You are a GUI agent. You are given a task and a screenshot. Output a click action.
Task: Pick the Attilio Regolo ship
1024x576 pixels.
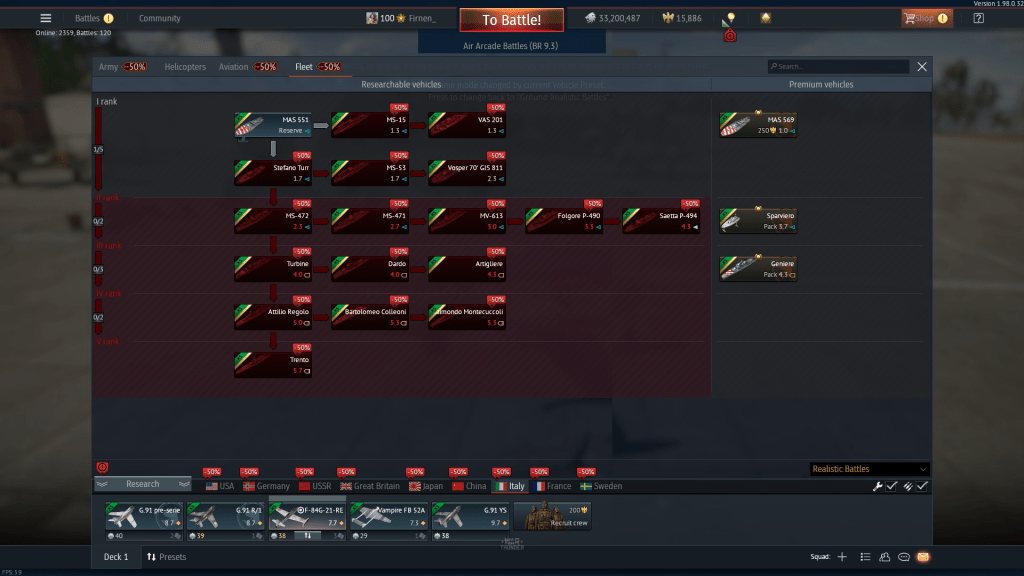pos(271,317)
